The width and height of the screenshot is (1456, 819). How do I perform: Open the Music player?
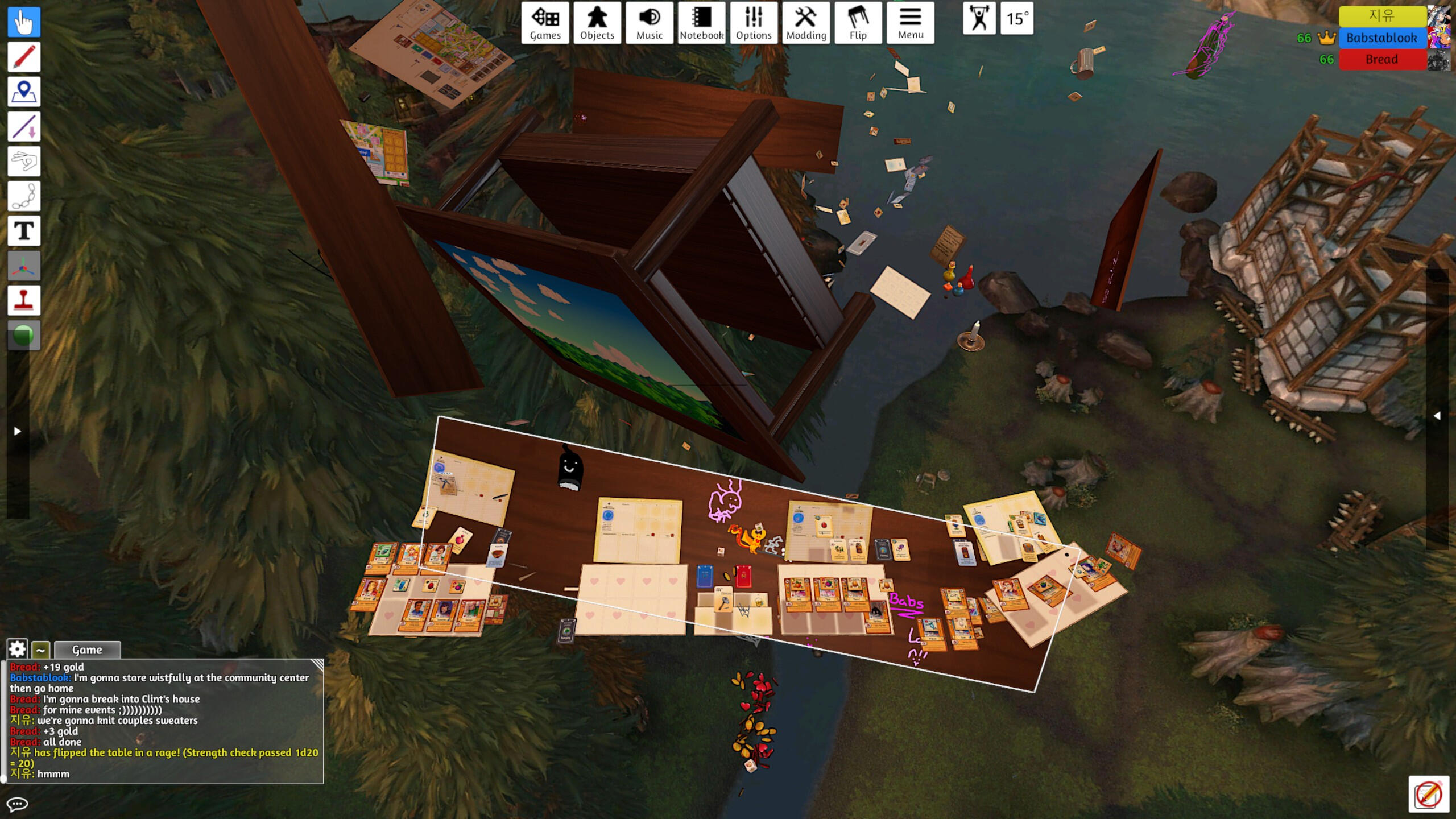(649, 23)
